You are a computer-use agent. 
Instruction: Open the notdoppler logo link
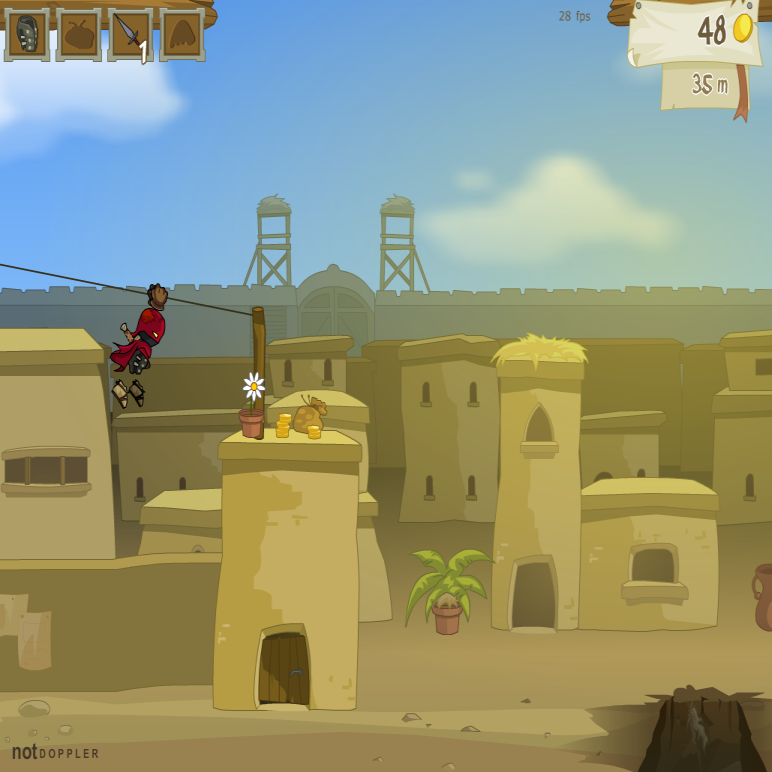56,752
